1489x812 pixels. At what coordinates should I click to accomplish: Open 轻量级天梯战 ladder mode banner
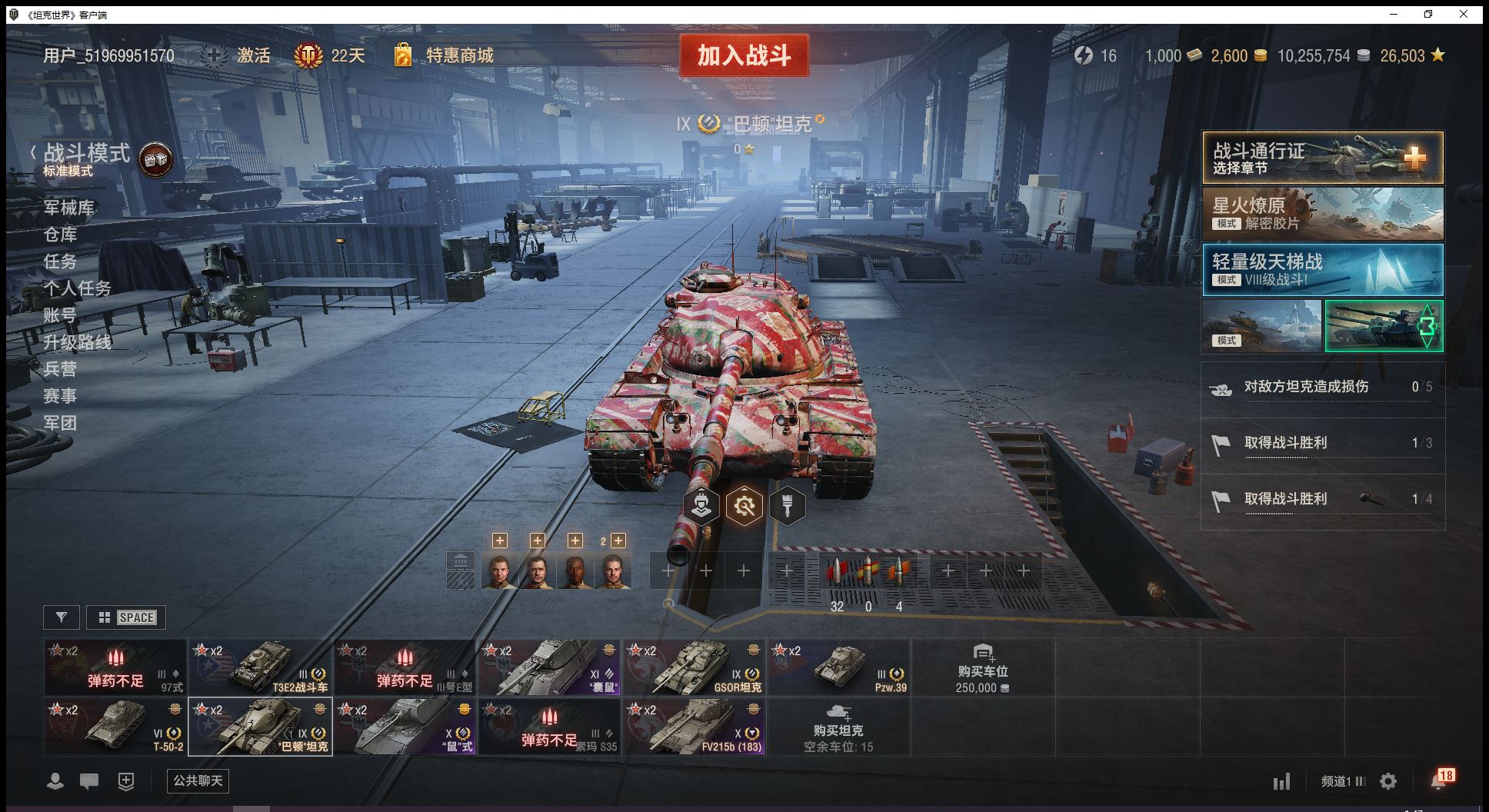[1322, 270]
